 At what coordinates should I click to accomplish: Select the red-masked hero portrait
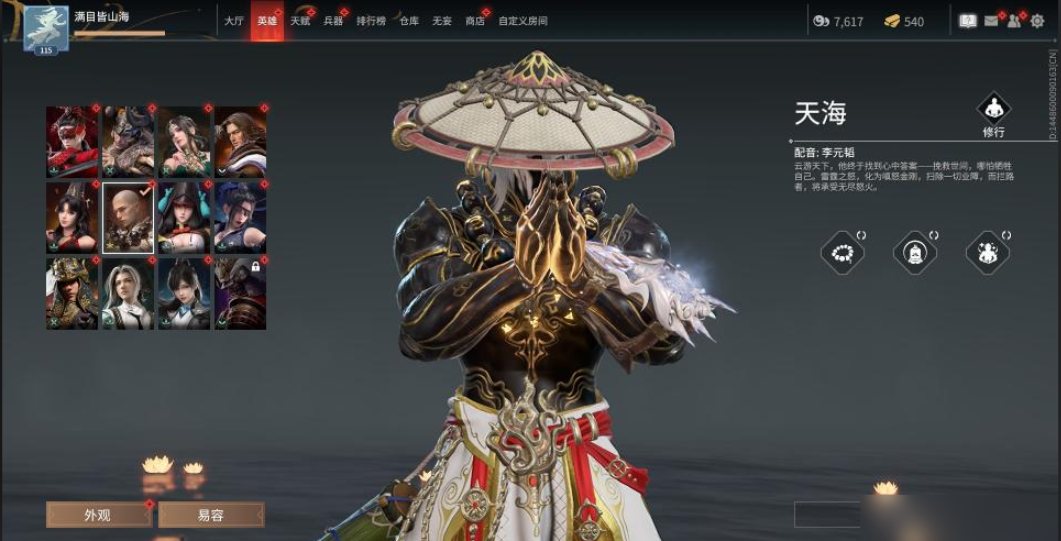pos(72,141)
